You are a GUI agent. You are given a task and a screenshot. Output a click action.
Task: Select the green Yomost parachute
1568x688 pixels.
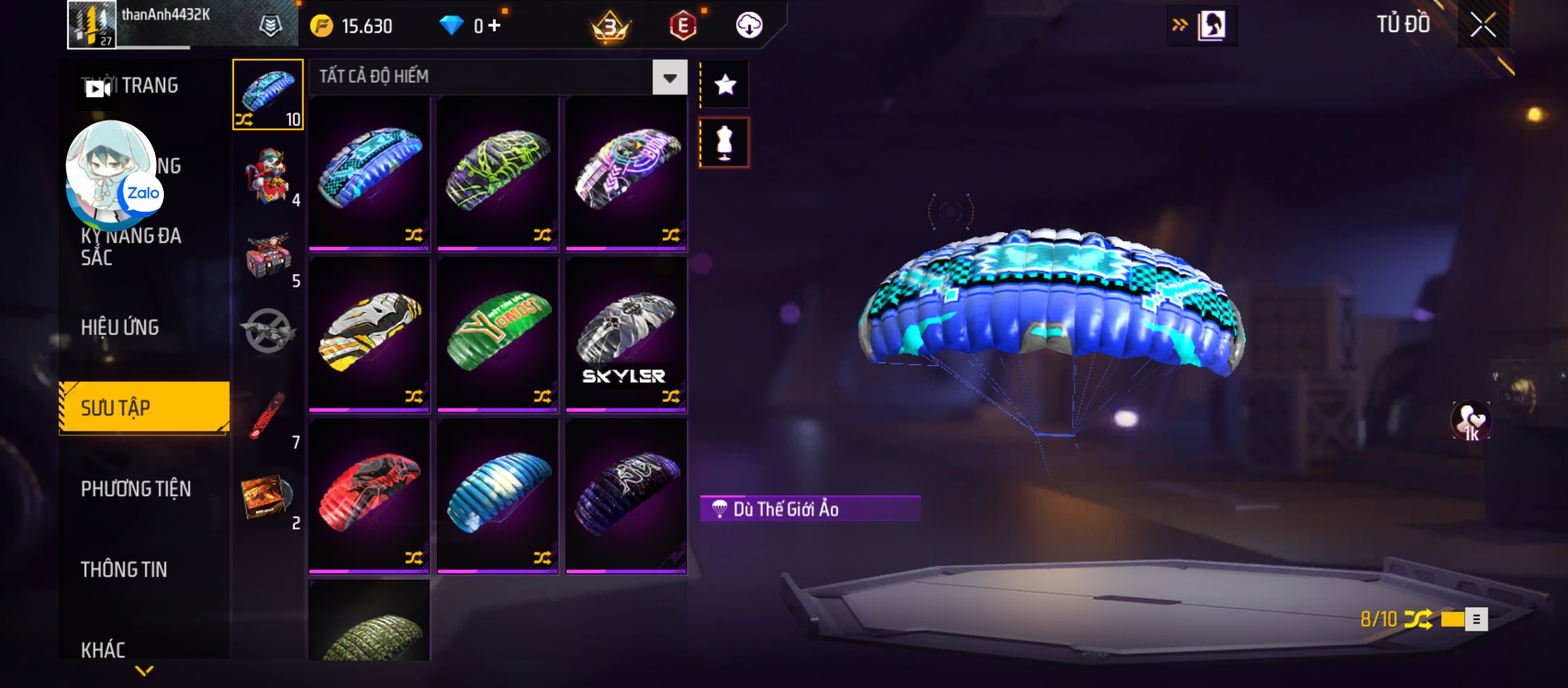click(x=498, y=333)
